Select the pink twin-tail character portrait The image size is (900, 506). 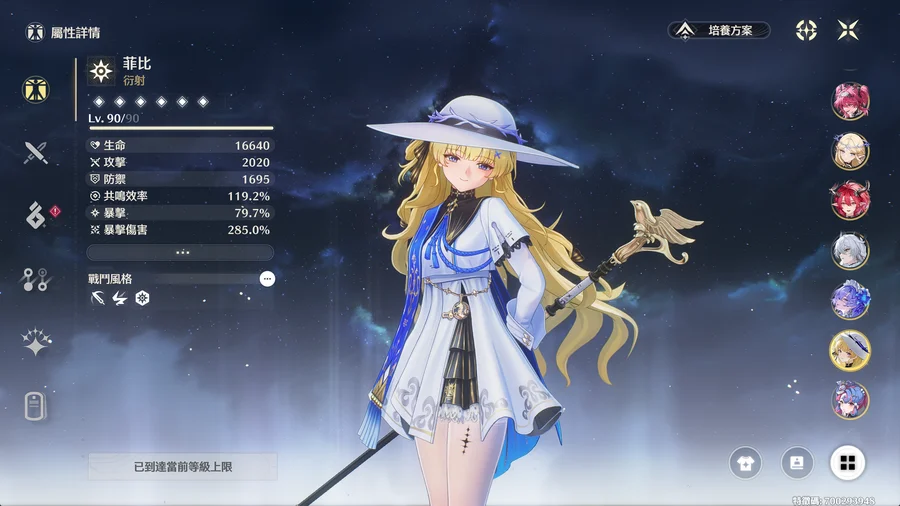[x=850, y=101]
